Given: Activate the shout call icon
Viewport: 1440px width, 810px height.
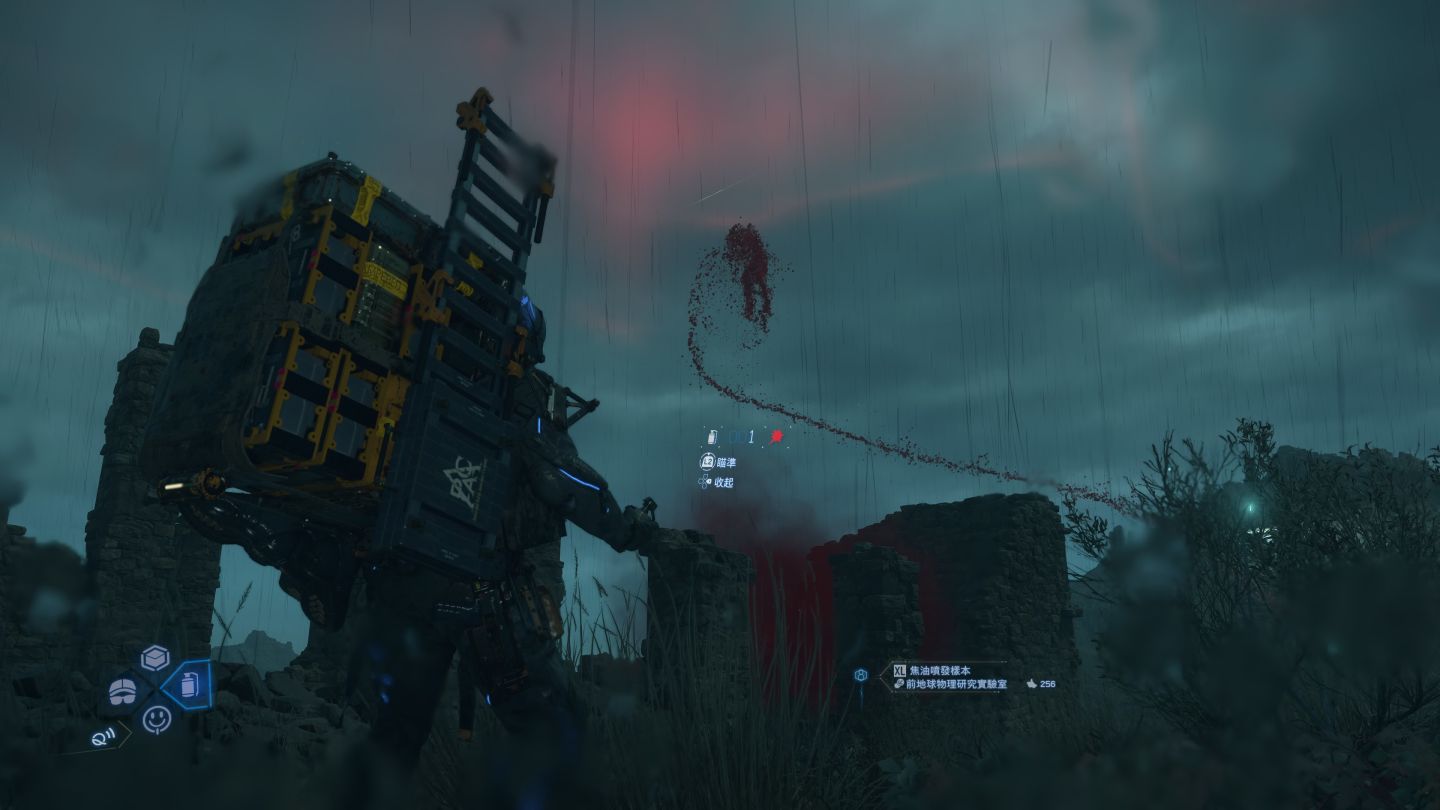Looking at the screenshot, I should pos(102,738).
